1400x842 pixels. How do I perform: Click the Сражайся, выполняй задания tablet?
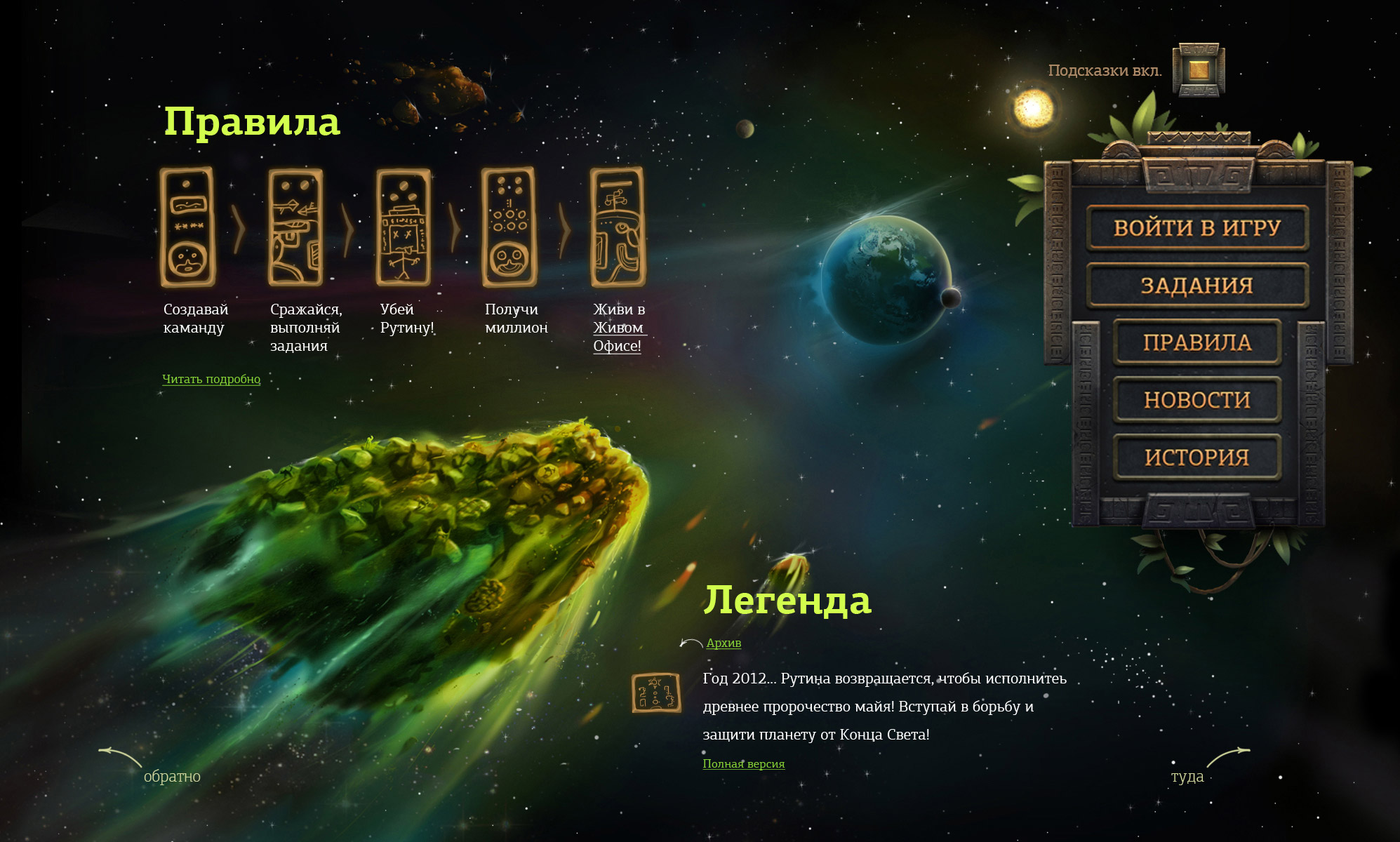coord(295,227)
